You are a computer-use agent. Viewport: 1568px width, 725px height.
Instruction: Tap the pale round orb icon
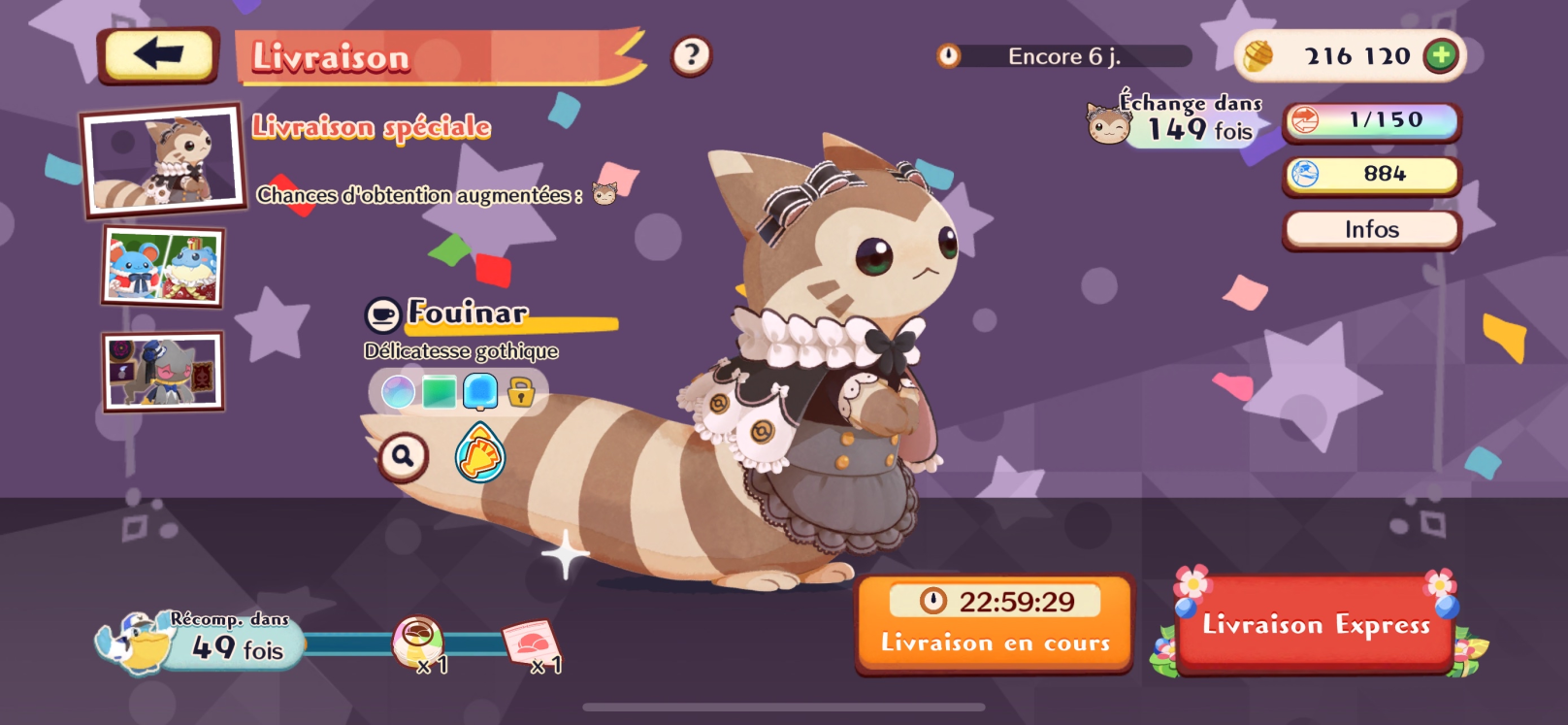click(x=398, y=392)
